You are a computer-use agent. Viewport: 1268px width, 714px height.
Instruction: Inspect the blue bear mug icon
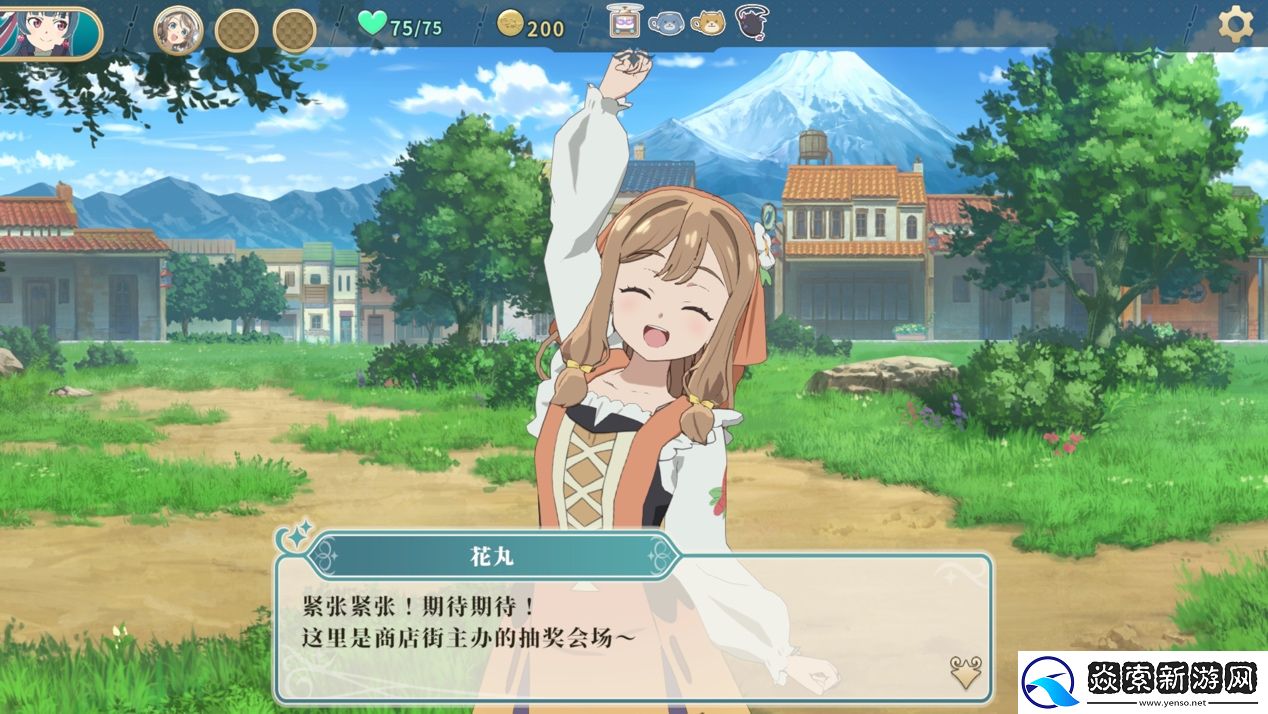coord(666,22)
